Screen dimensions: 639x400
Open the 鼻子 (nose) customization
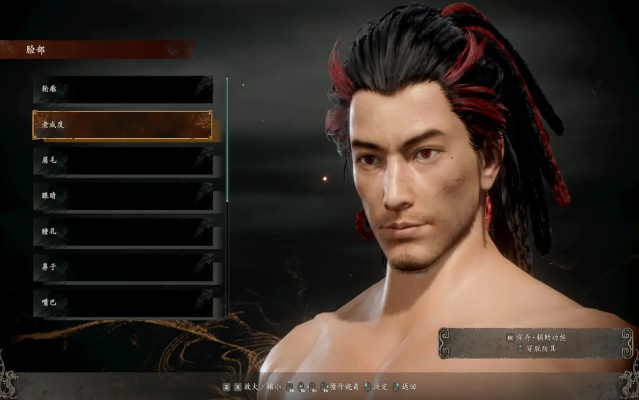(x=122, y=267)
